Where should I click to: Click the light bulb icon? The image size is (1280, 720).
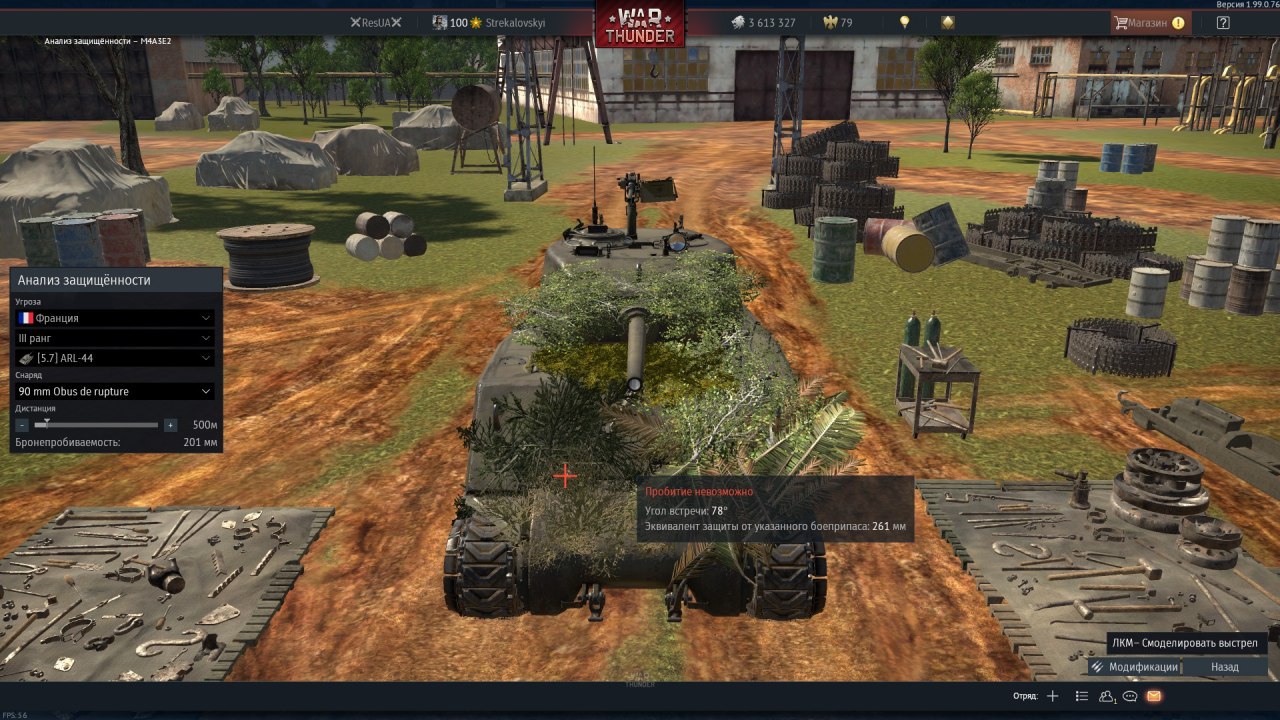click(905, 22)
